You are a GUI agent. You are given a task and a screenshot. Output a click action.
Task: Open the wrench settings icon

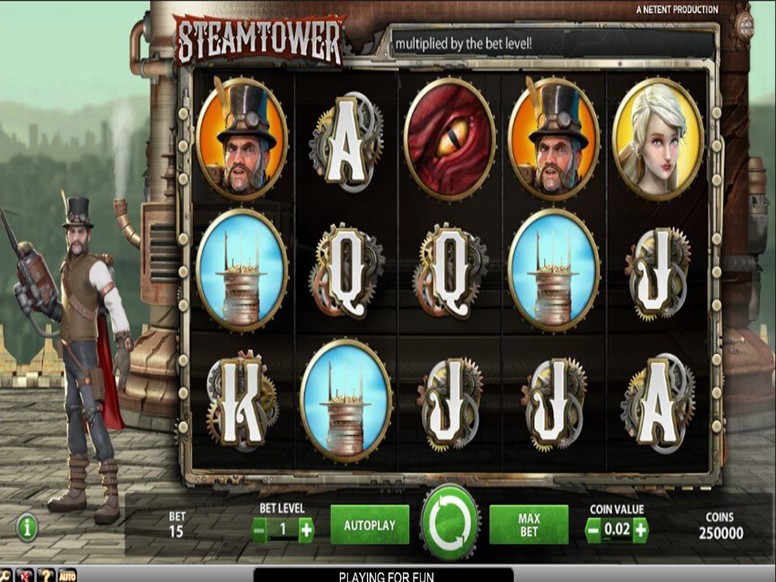7,575
